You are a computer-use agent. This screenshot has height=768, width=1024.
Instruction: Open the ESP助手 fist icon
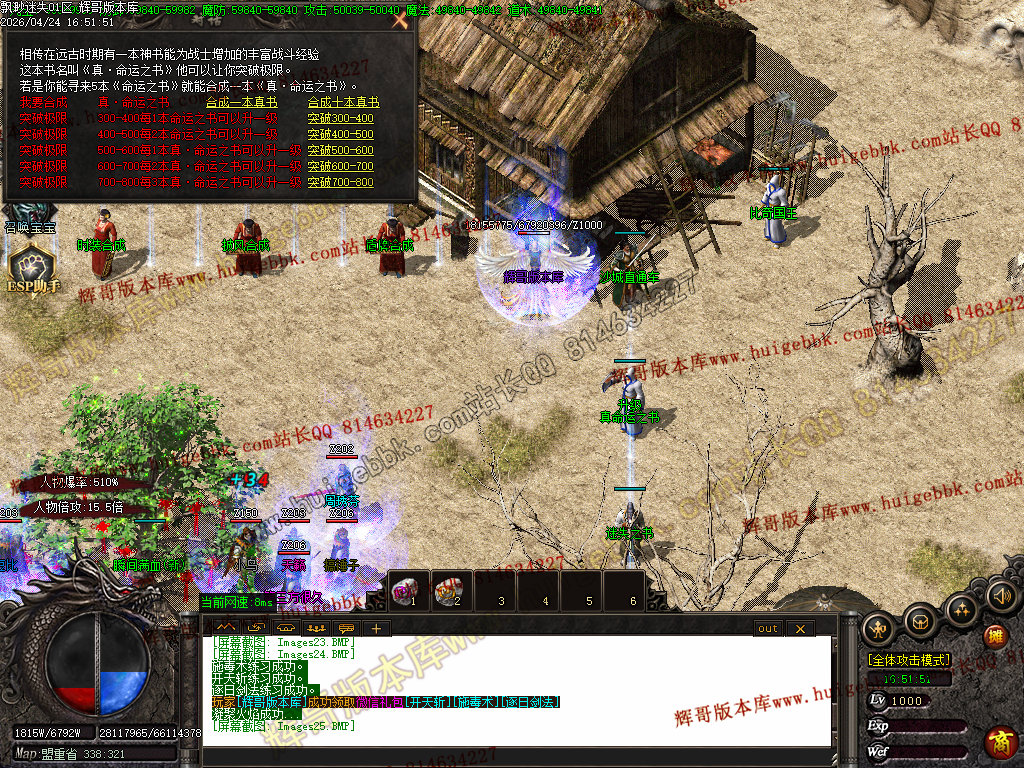tap(30, 265)
